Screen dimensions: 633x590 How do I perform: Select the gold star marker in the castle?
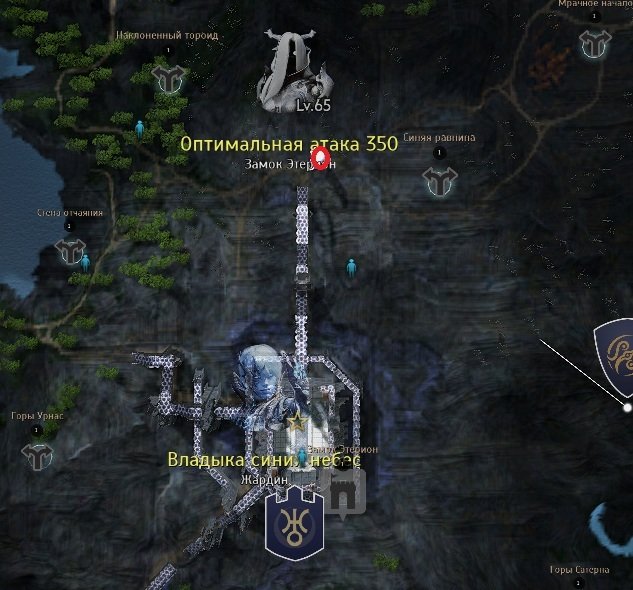tap(296, 422)
